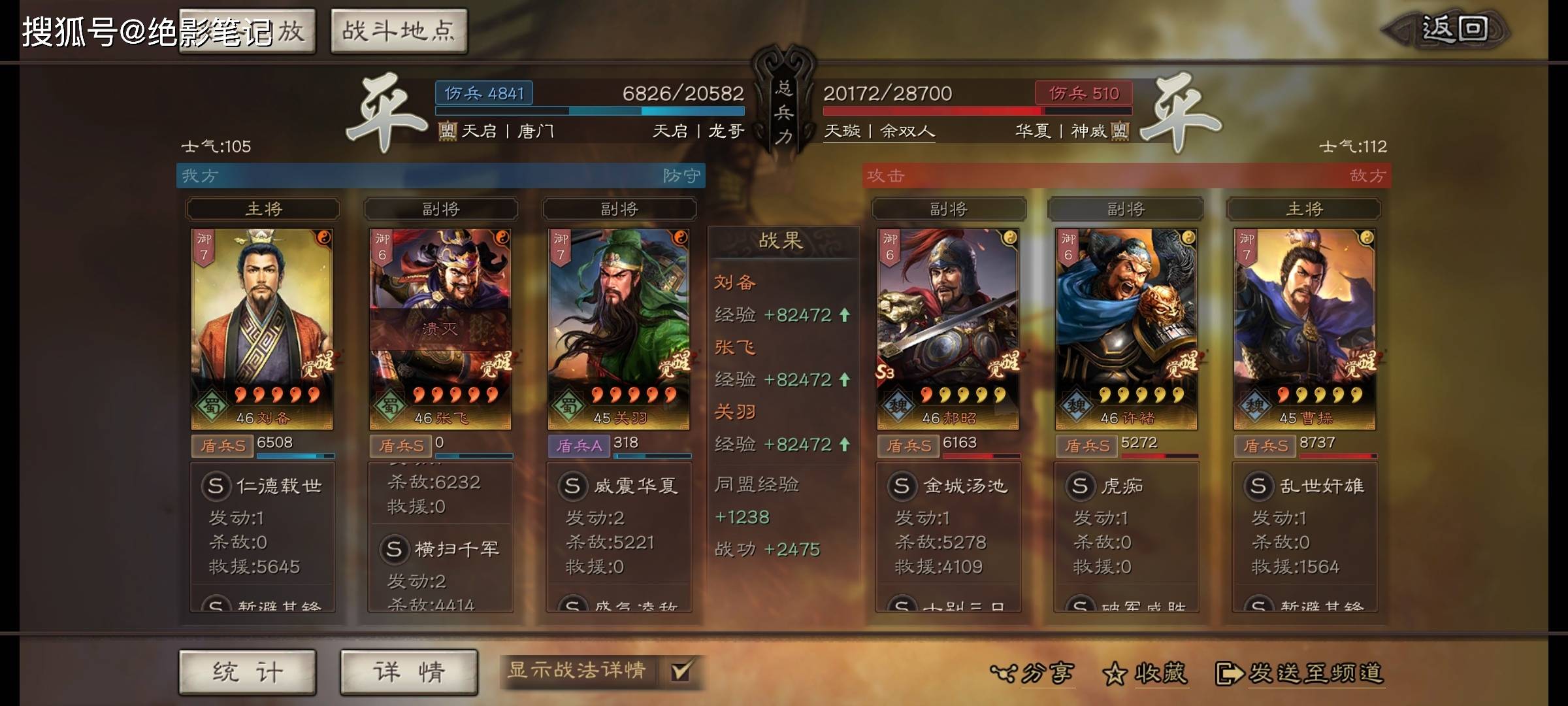This screenshot has width=1568, height=706.
Task: View the 金城汤池 skill entry
Action: (949, 486)
